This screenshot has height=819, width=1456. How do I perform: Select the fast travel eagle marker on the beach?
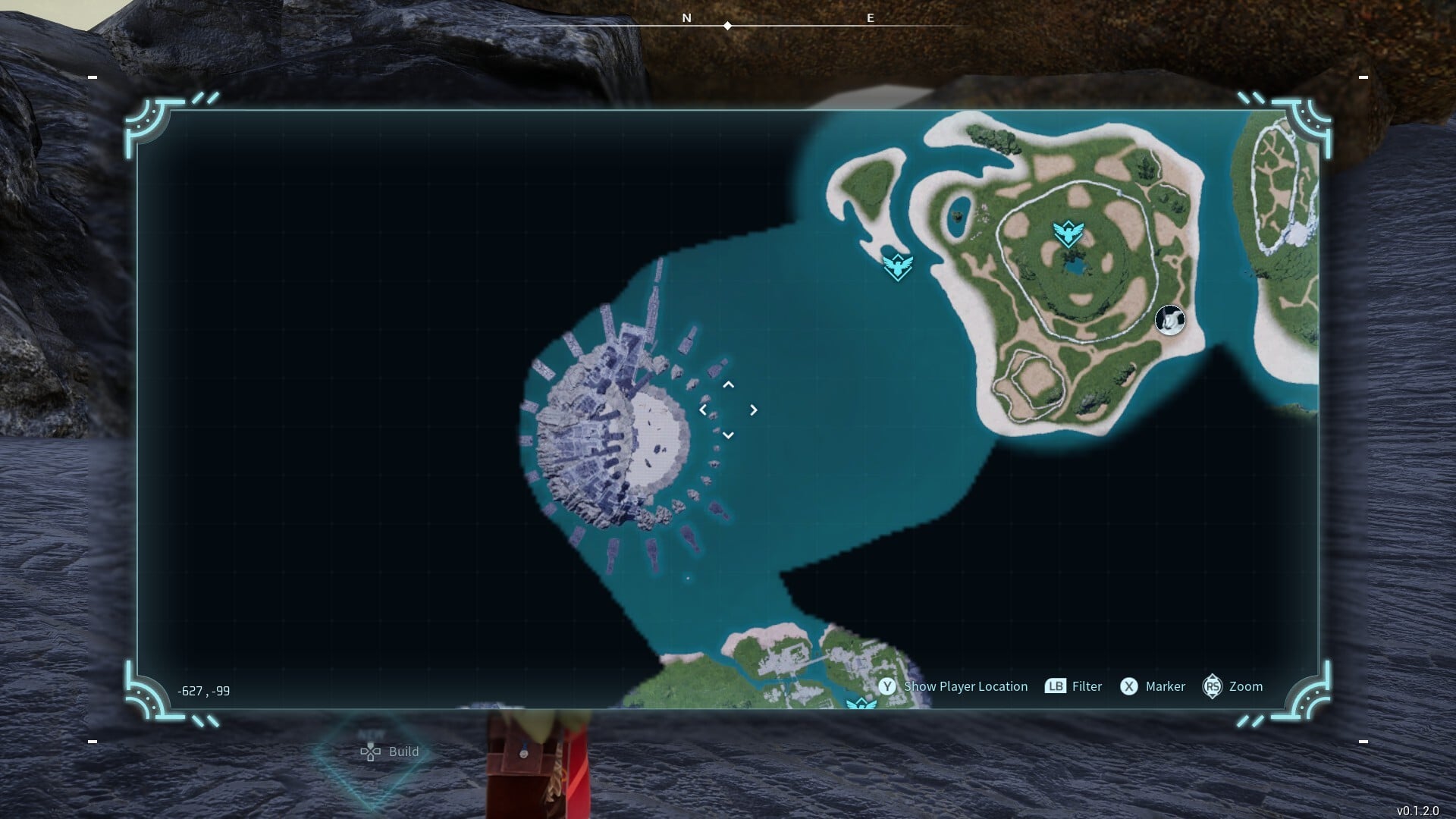point(898,267)
